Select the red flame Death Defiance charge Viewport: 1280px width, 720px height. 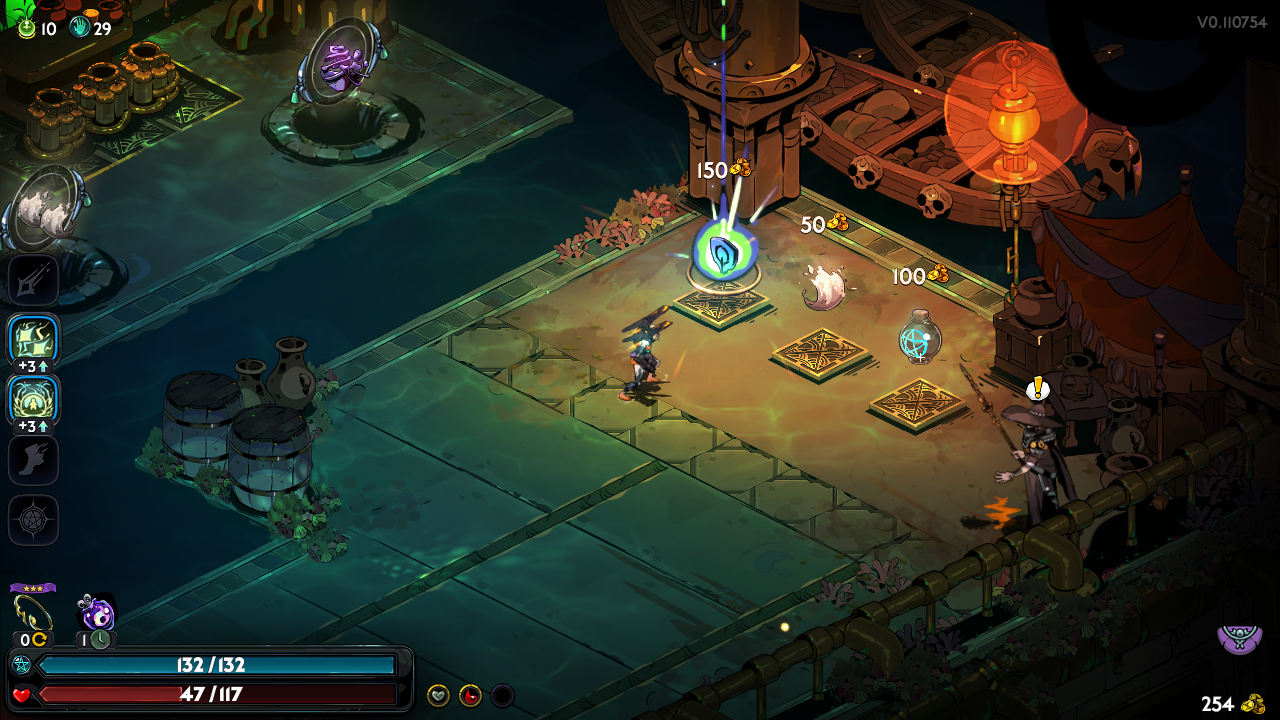[470, 695]
